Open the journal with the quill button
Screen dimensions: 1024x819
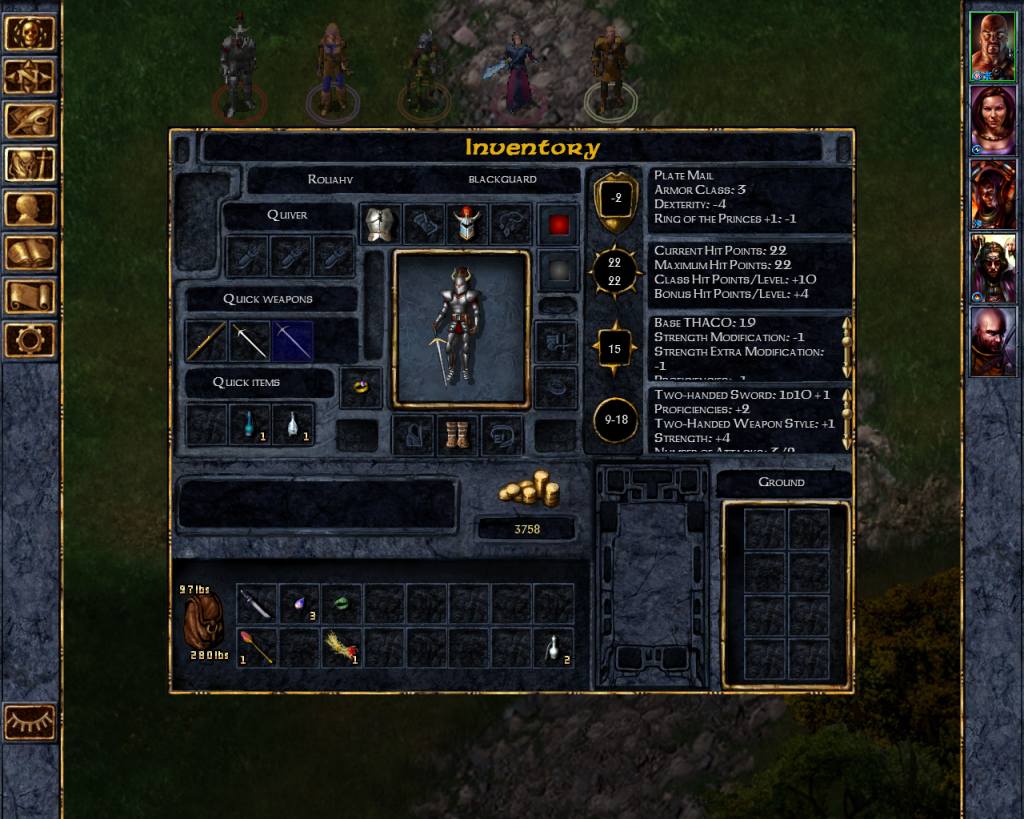click(x=30, y=121)
